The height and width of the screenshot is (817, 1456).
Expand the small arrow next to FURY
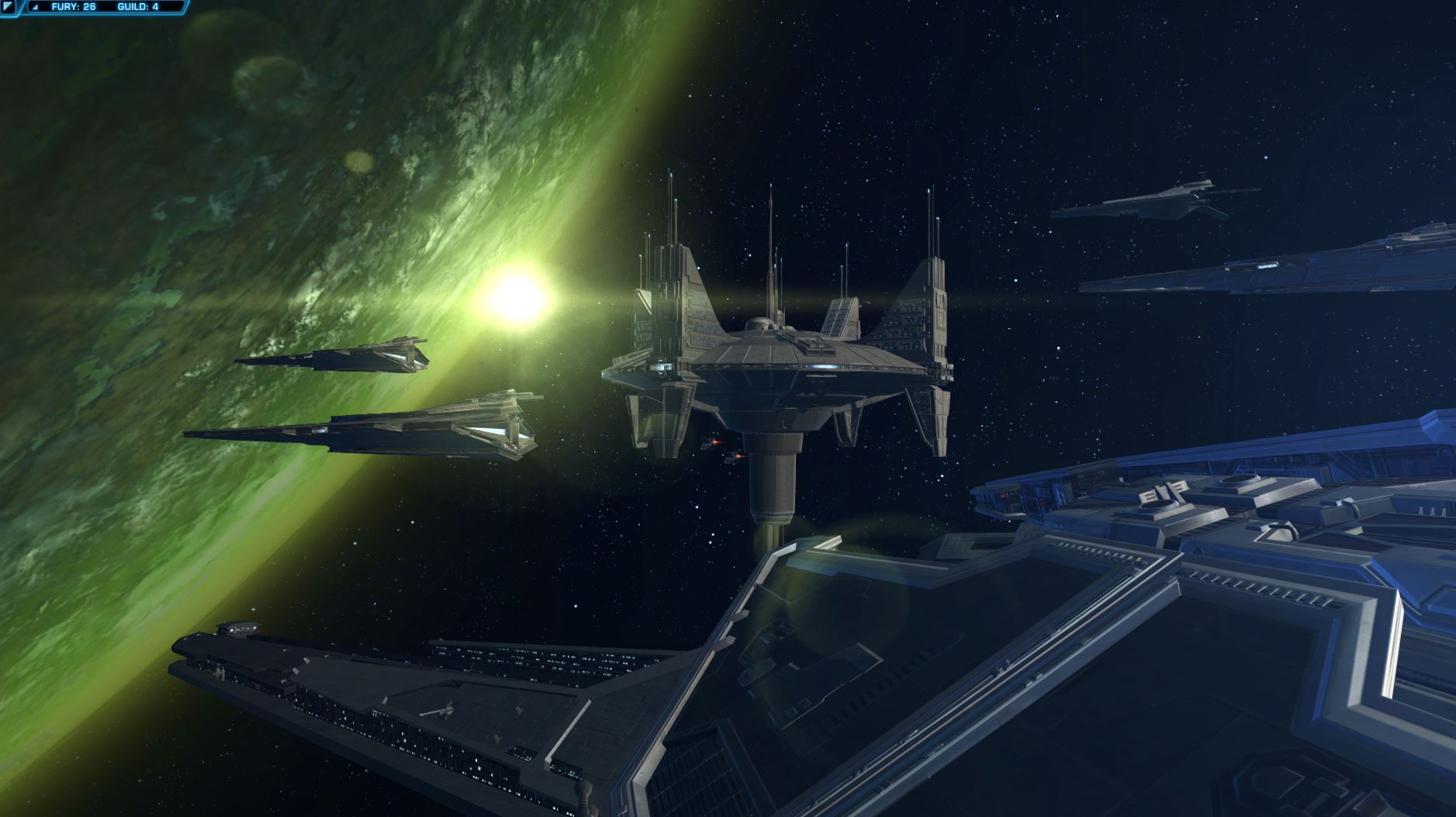coord(35,8)
